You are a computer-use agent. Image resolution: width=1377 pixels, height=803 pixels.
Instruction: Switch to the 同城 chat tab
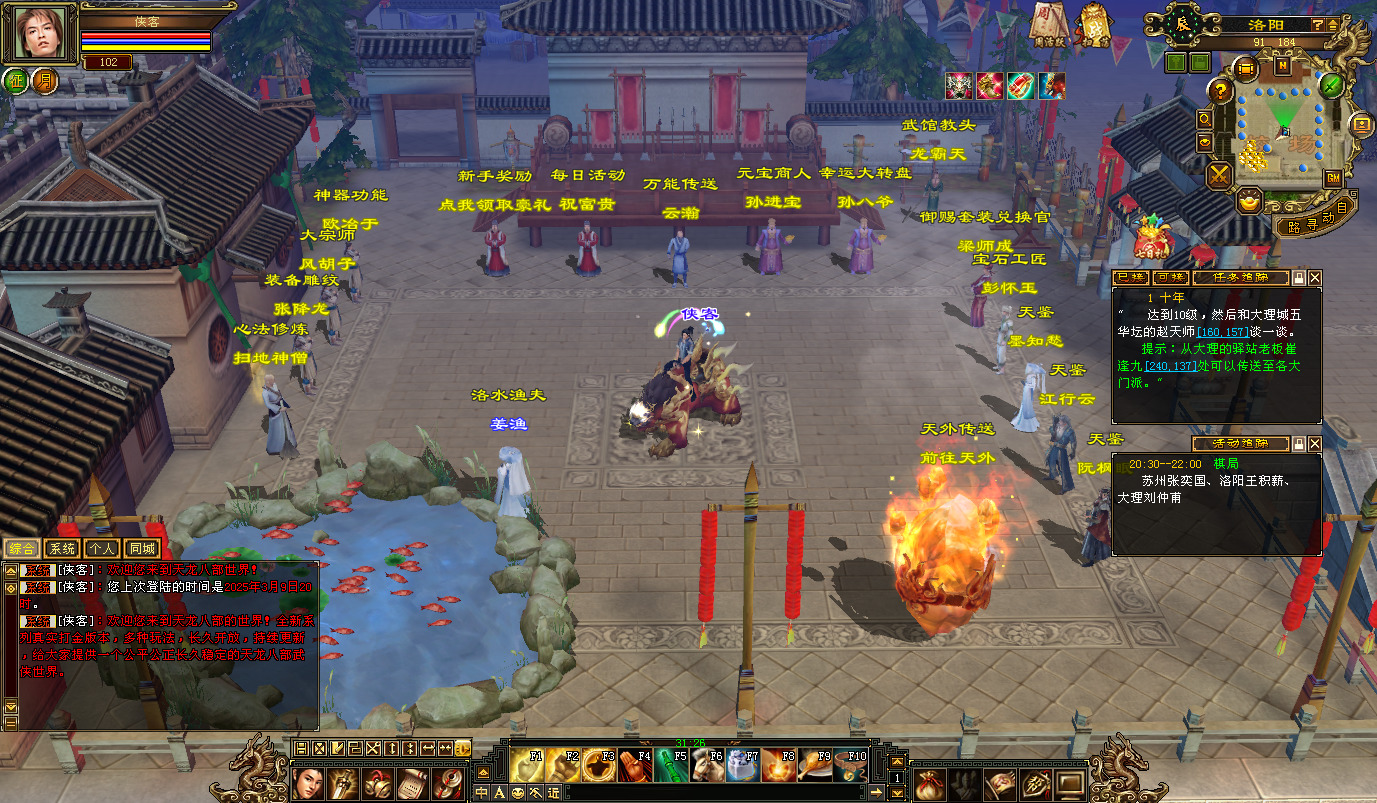[140, 548]
